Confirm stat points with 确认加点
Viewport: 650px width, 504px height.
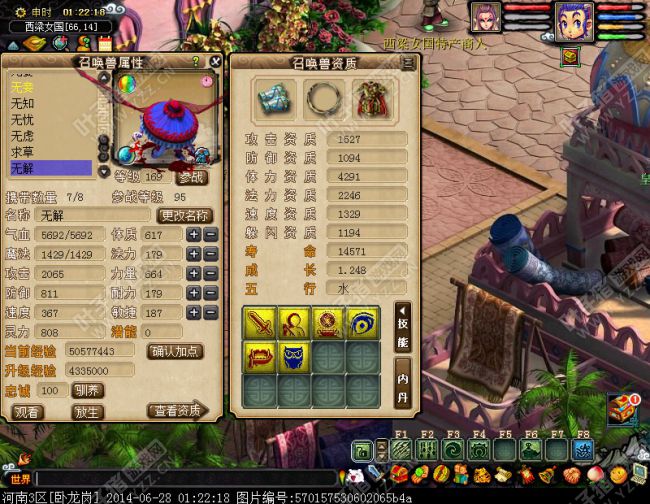click(175, 351)
